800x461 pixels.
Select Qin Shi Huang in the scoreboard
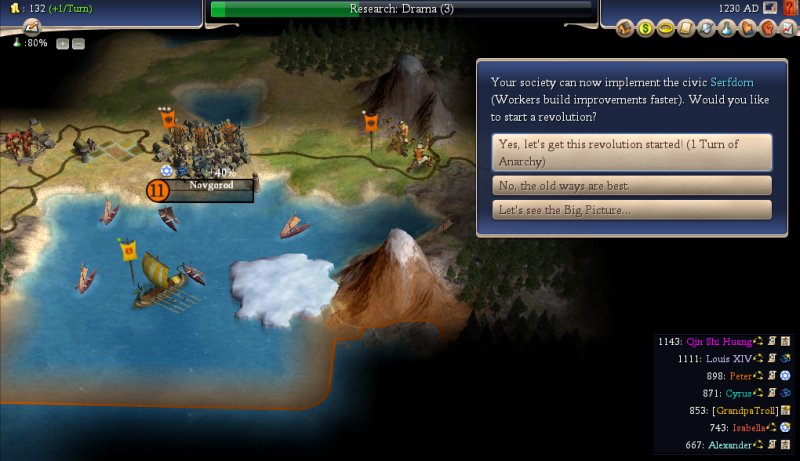point(718,342)
